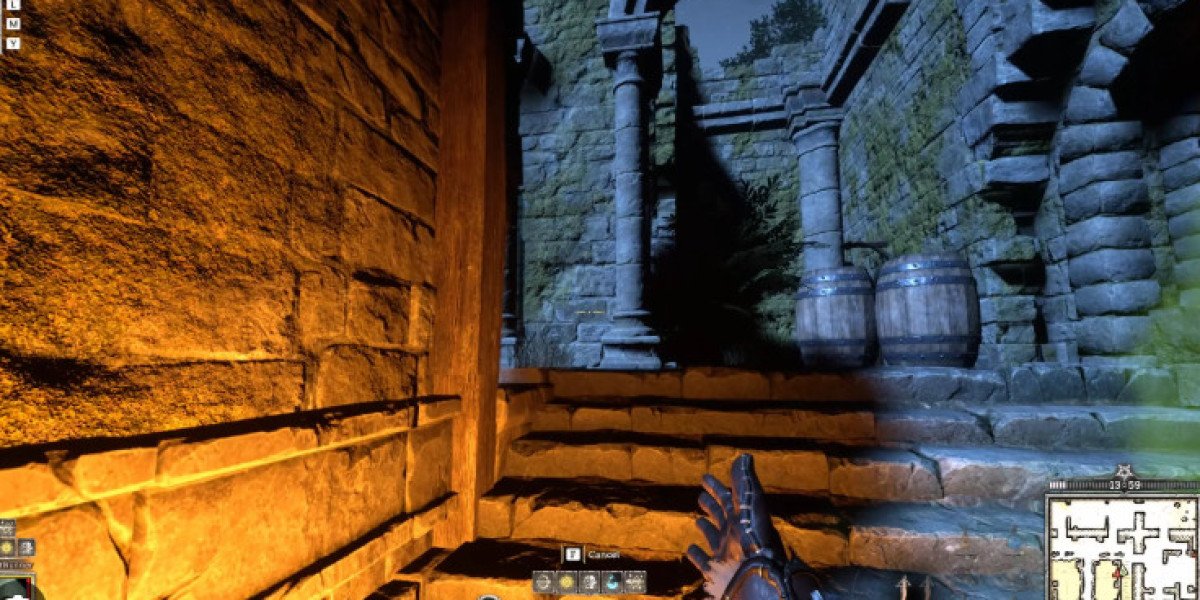Select the white figure spell slot

pyautogui.click(x=590, y=582)
